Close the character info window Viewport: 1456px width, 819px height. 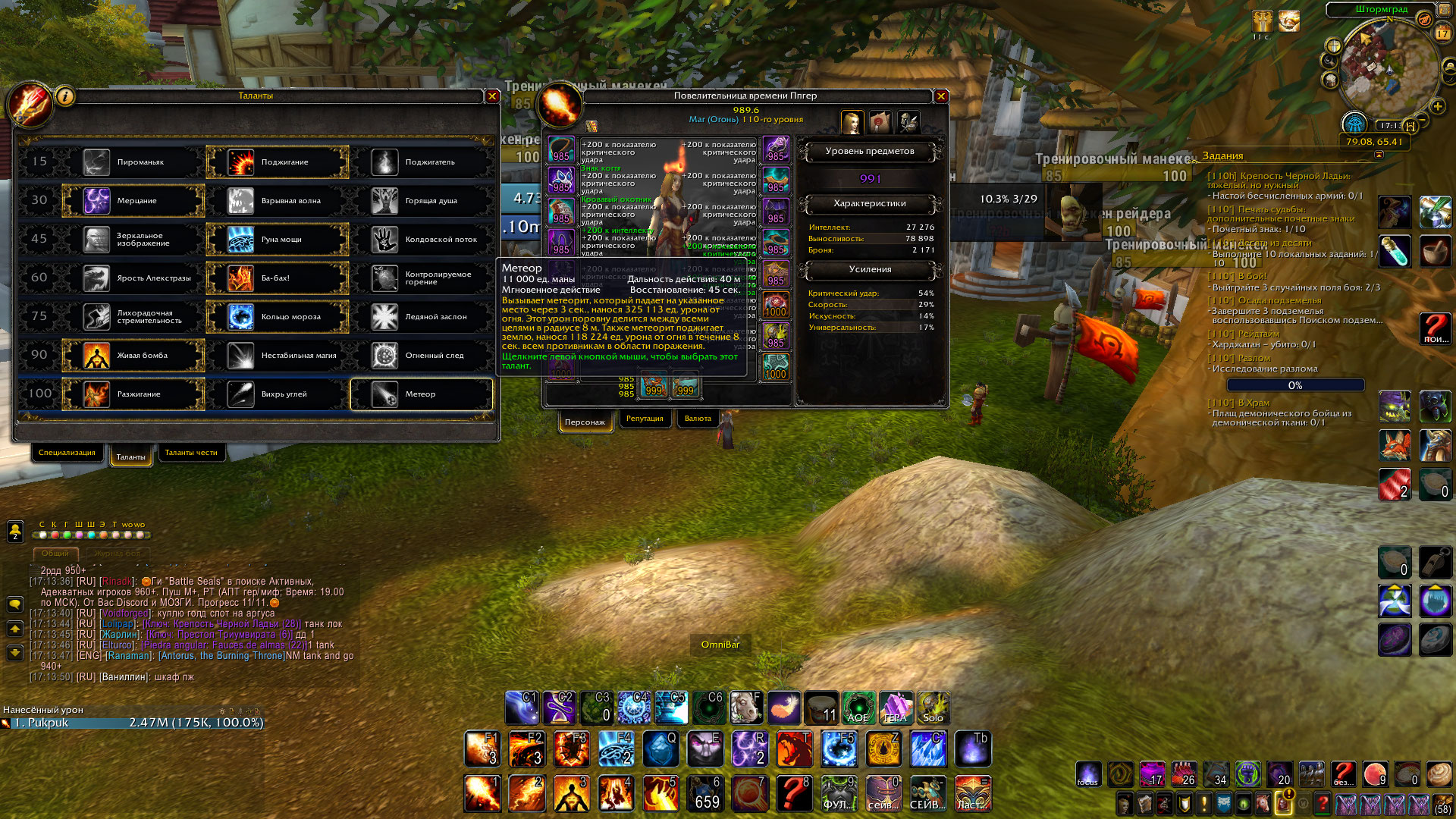(x=941, y=96)
